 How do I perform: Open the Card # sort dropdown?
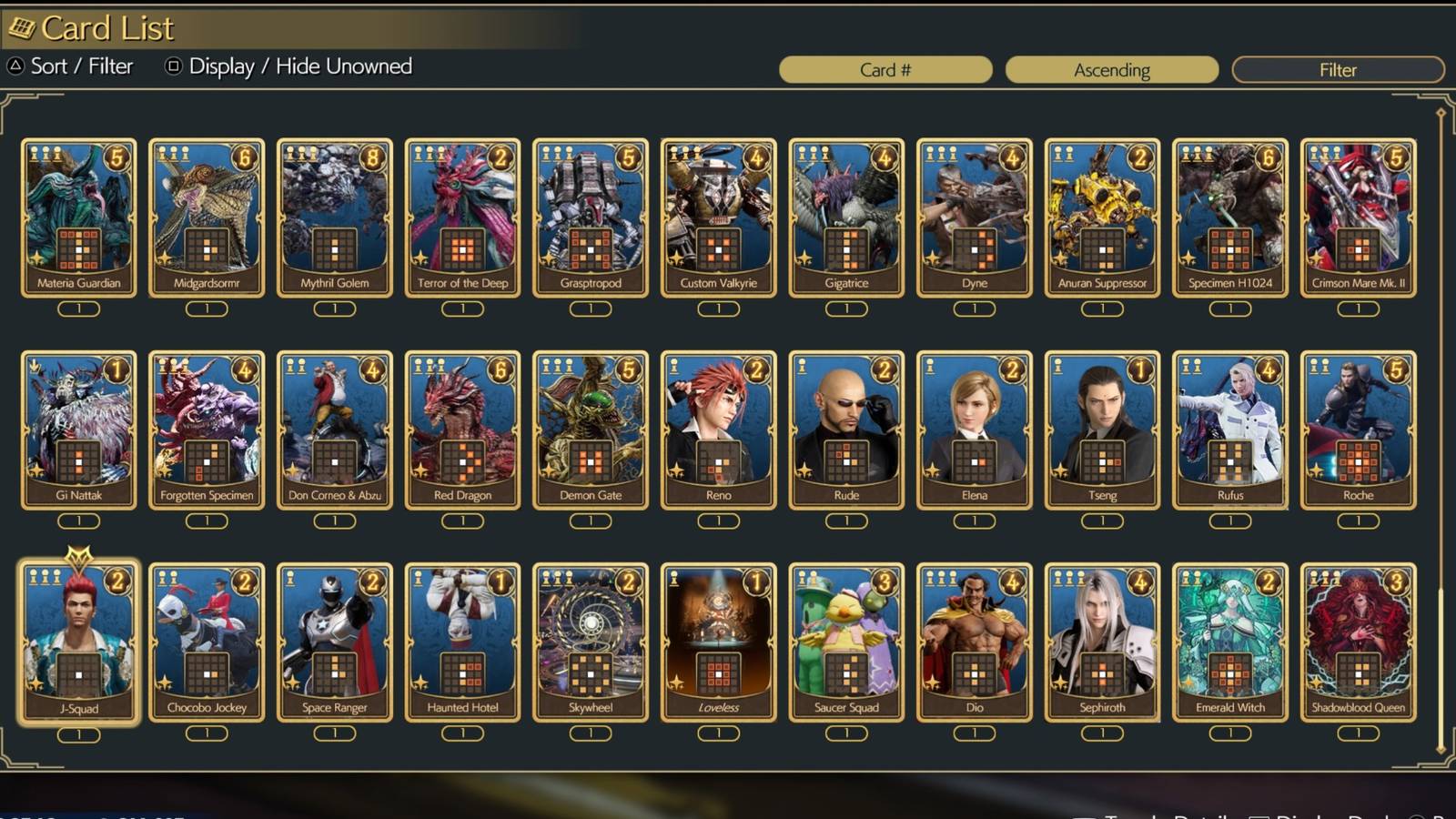click(x=887, y=69)
